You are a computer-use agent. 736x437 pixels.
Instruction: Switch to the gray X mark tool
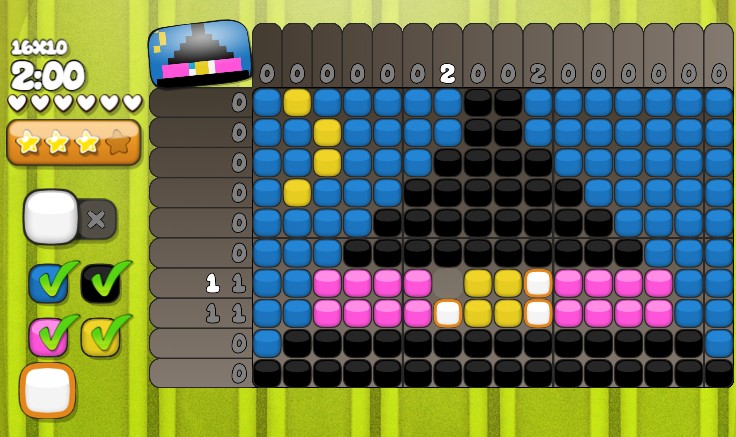[97, 219]
